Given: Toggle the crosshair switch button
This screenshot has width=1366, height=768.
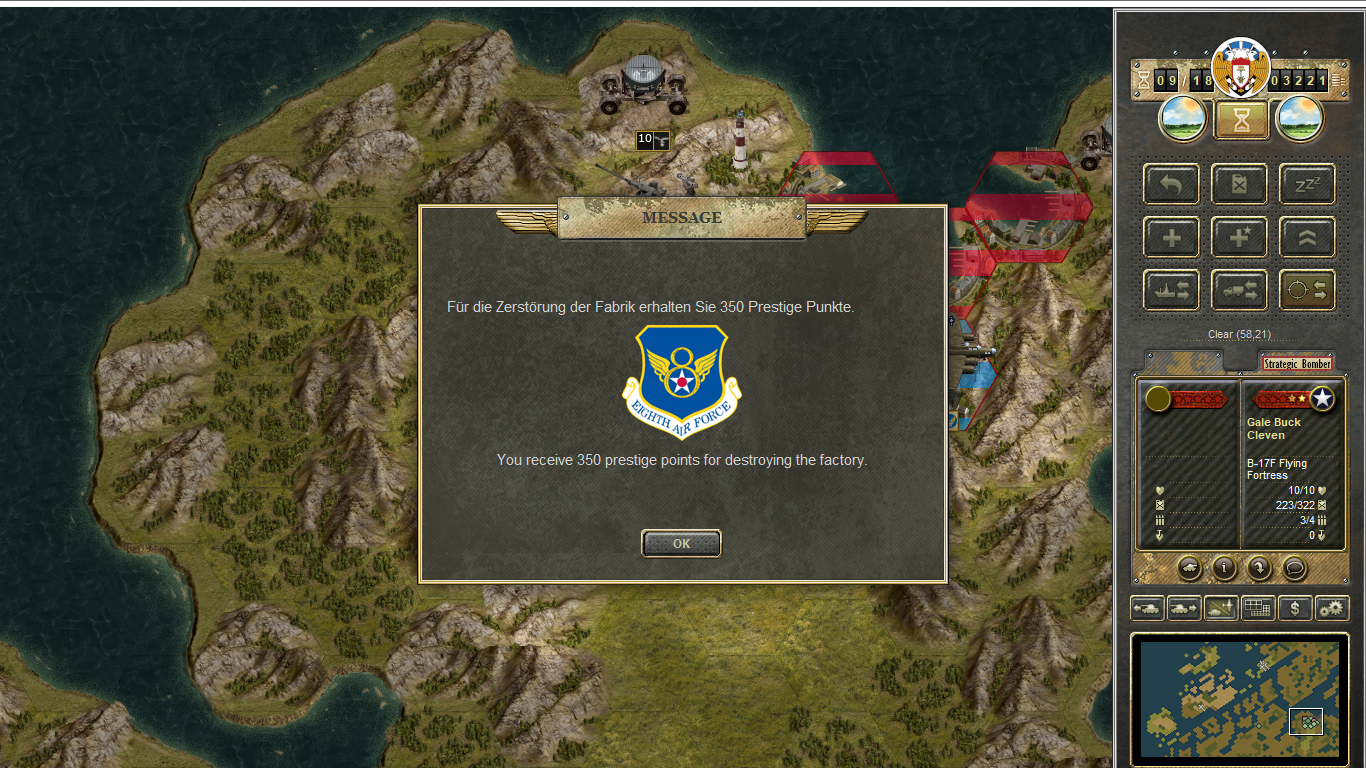Looking at the screenshot, I should coord(1307,290).
